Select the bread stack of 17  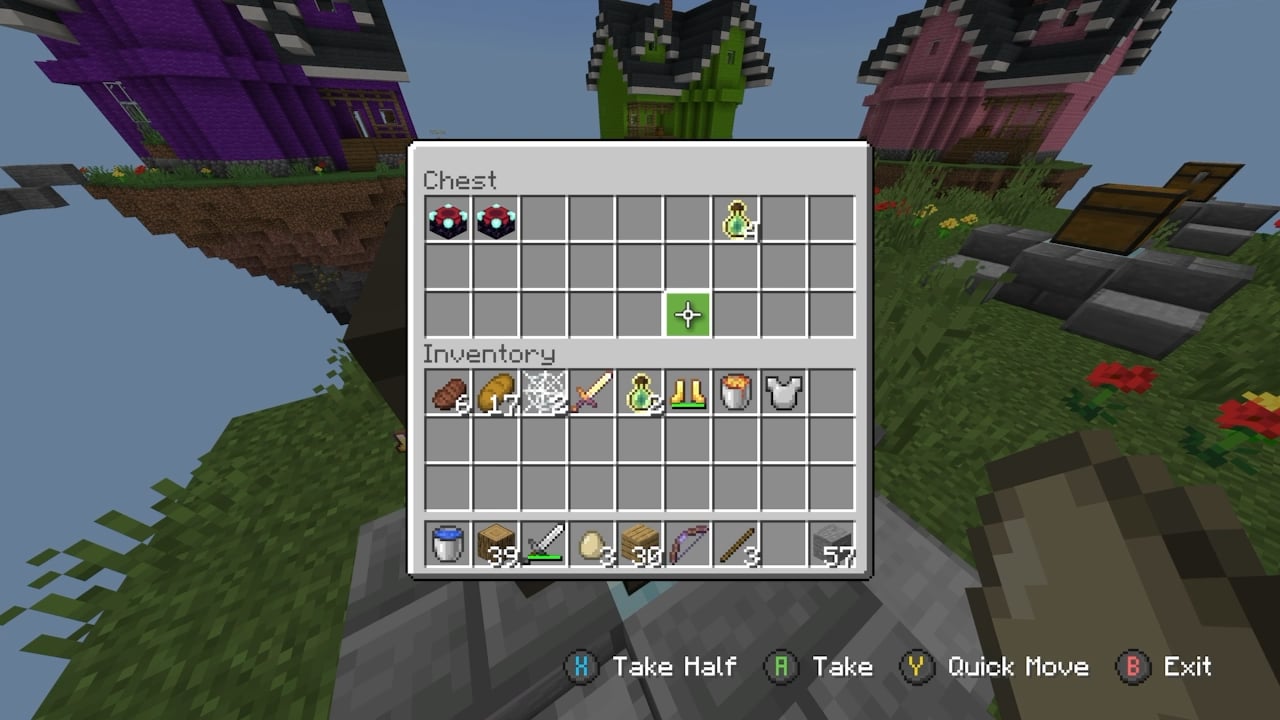pyautogui.click(x=496, y=393)
